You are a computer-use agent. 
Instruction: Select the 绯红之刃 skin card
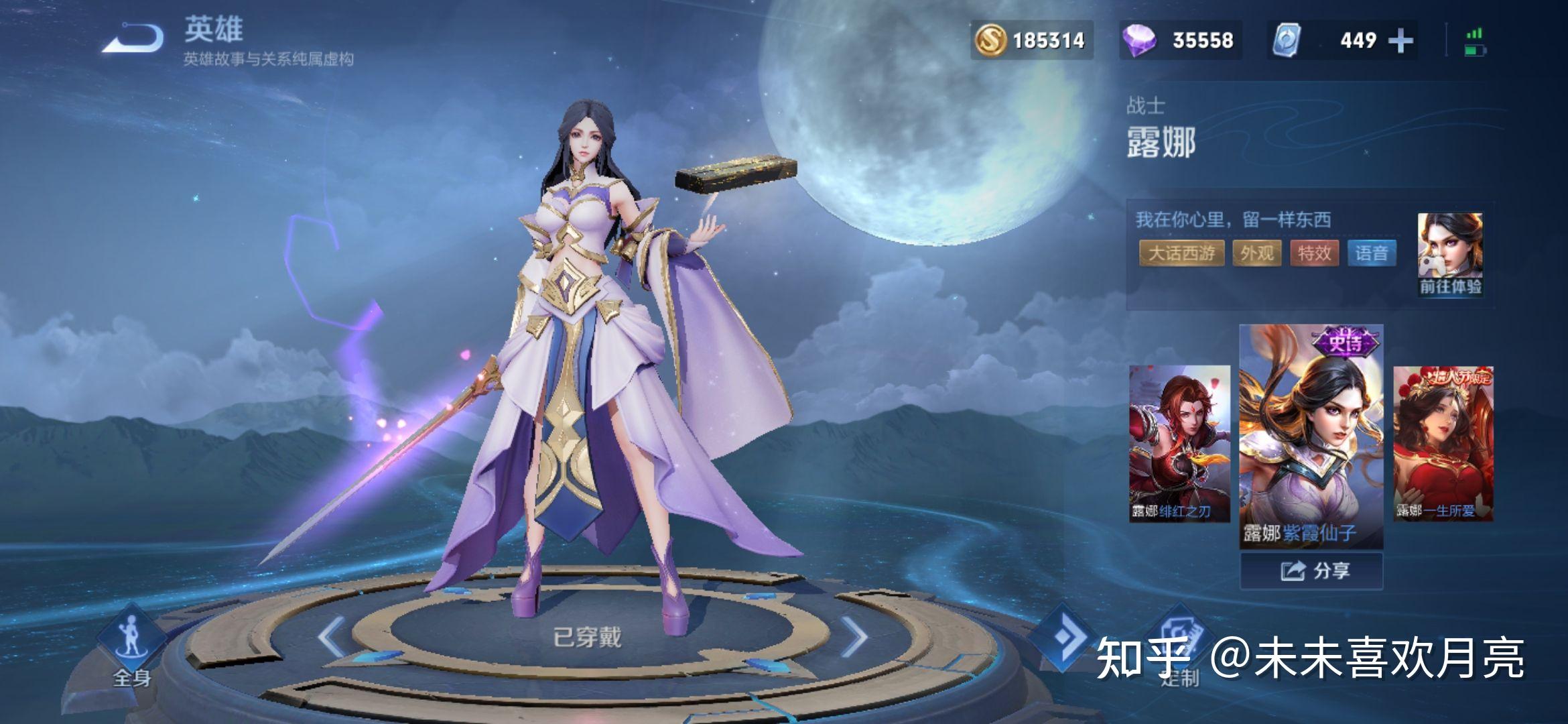coord(1179,443)
